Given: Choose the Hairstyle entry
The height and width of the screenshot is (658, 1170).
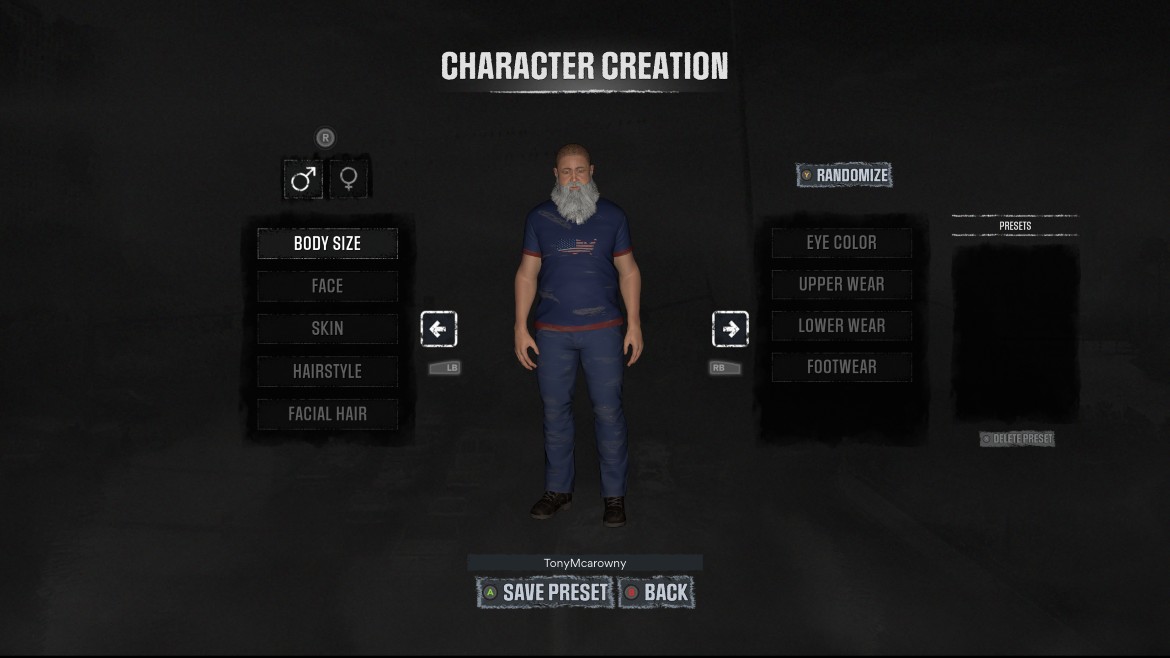Looking at the screenshot, I should coord(327,371).
